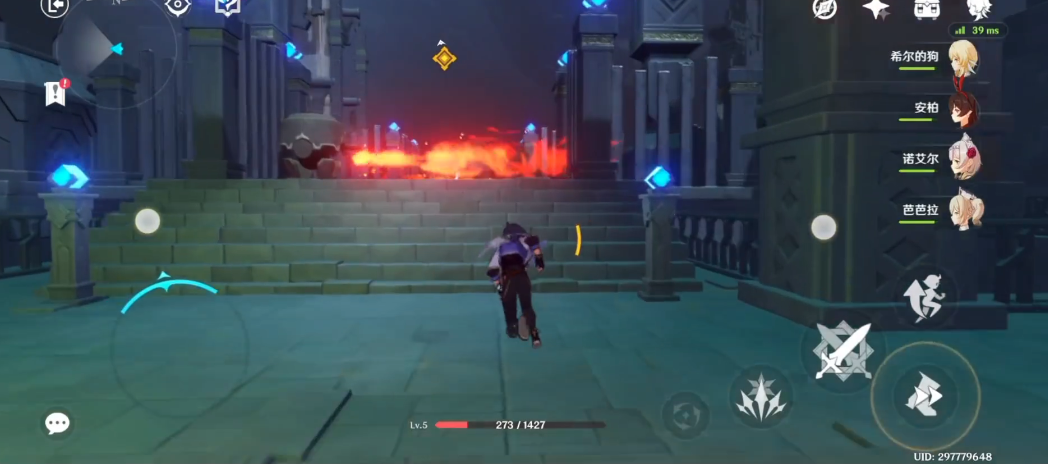
Task: Open the compass icon with a slash
Action: [x=825, y=8]
